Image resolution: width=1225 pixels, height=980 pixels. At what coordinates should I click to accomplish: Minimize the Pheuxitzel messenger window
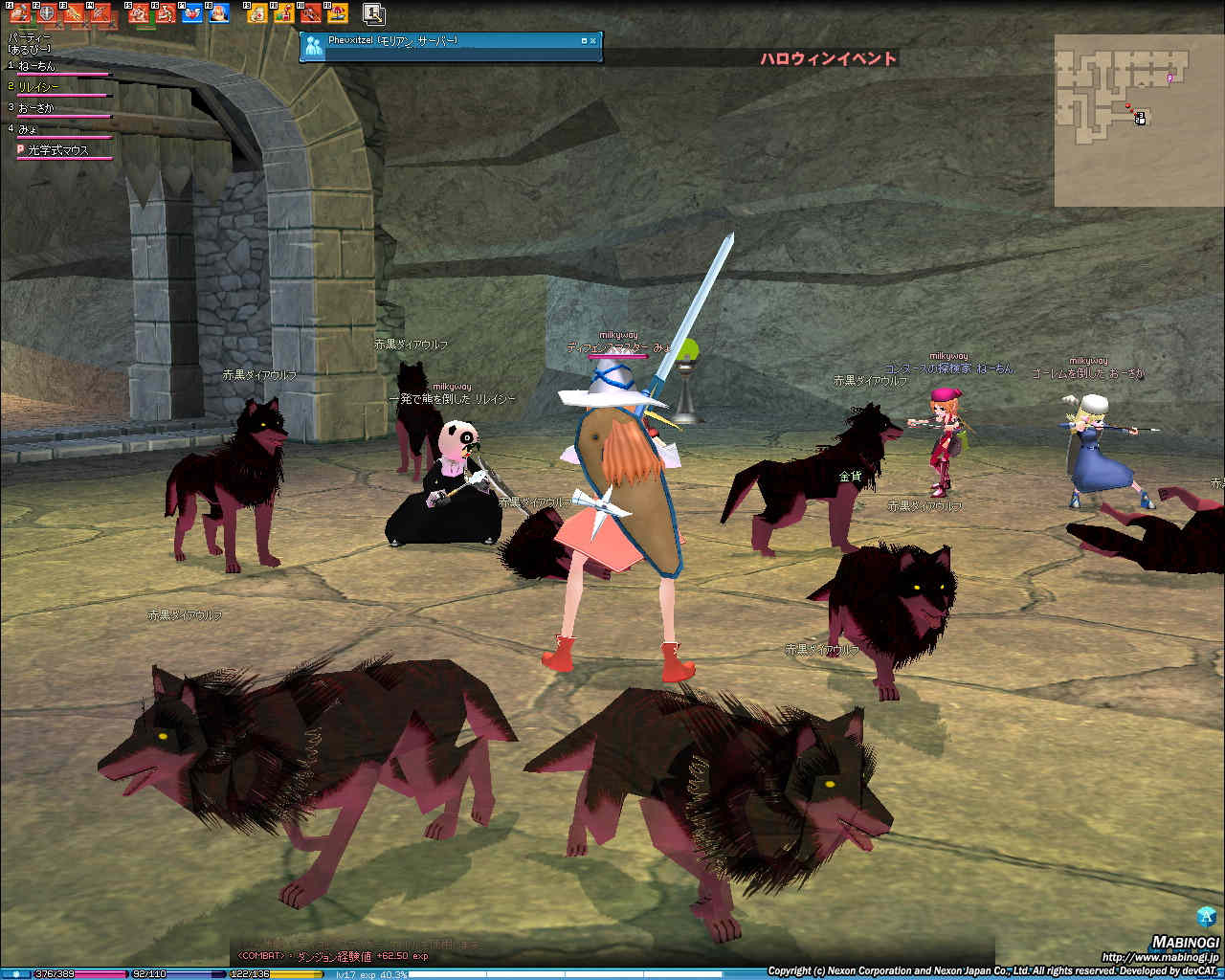[584, 41]
